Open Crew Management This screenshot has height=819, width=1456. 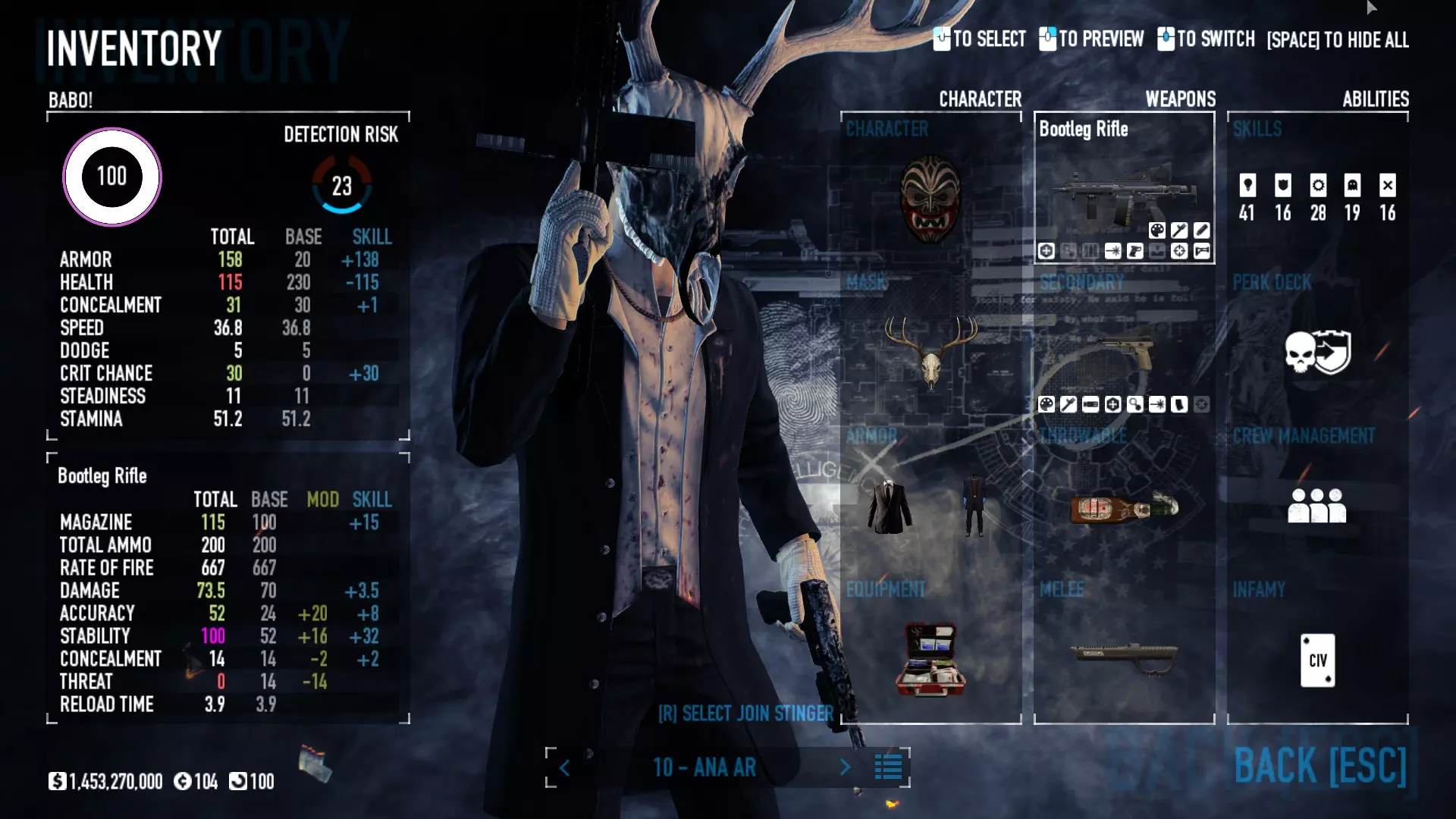pos(1317,505)
